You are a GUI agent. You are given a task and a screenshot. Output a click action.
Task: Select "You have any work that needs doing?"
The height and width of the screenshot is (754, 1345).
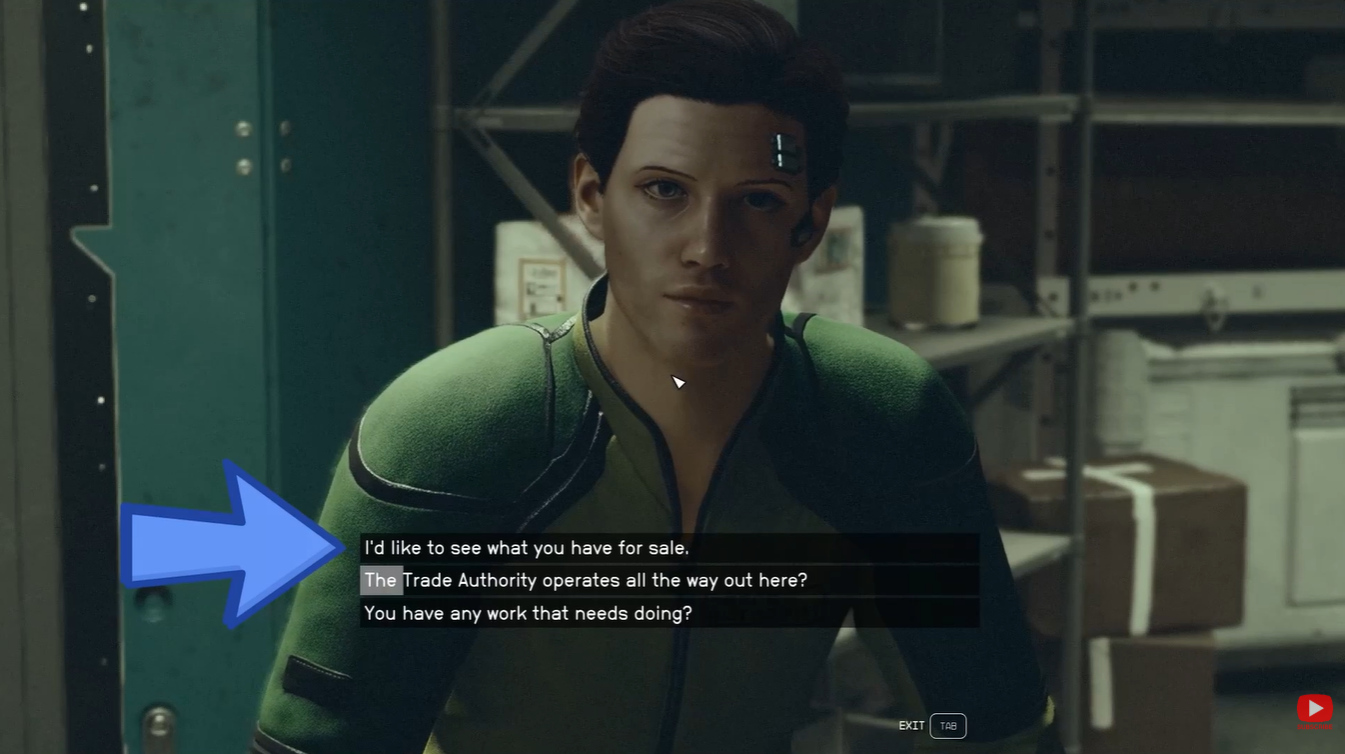click(528, 613)
